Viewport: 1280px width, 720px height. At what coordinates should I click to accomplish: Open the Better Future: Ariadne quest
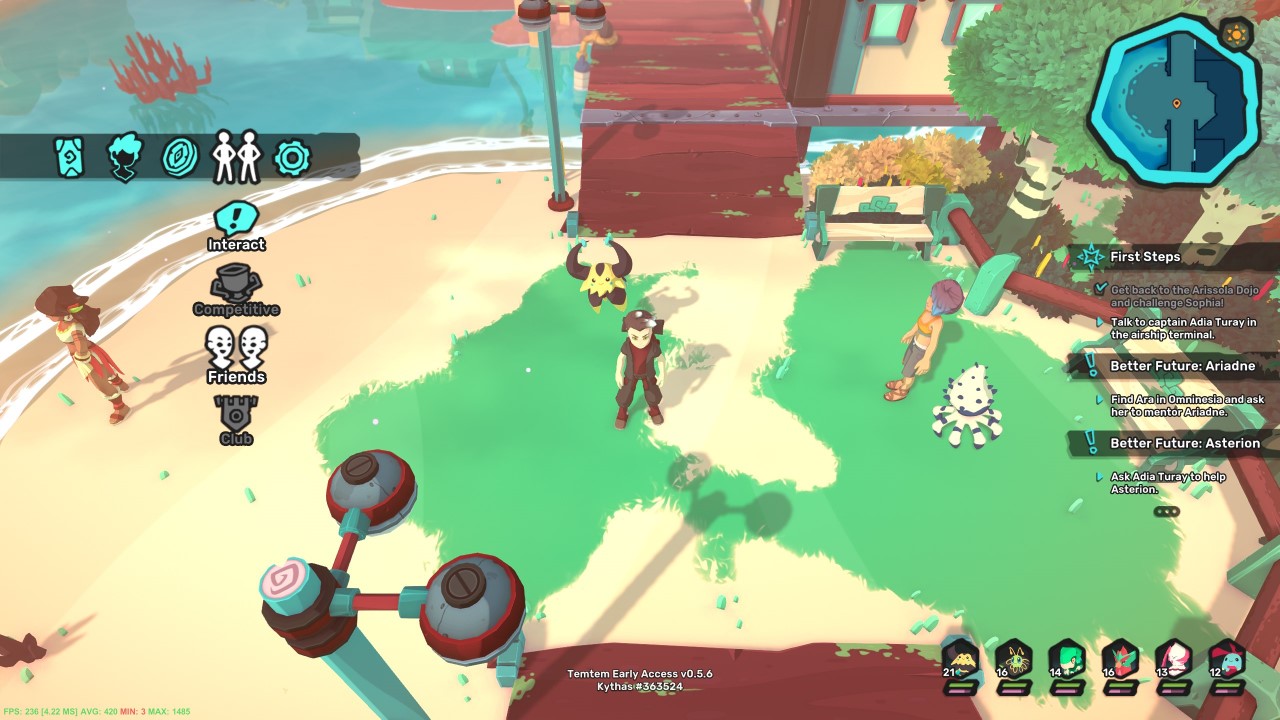pyautogui.click(x=1182, y=366)
